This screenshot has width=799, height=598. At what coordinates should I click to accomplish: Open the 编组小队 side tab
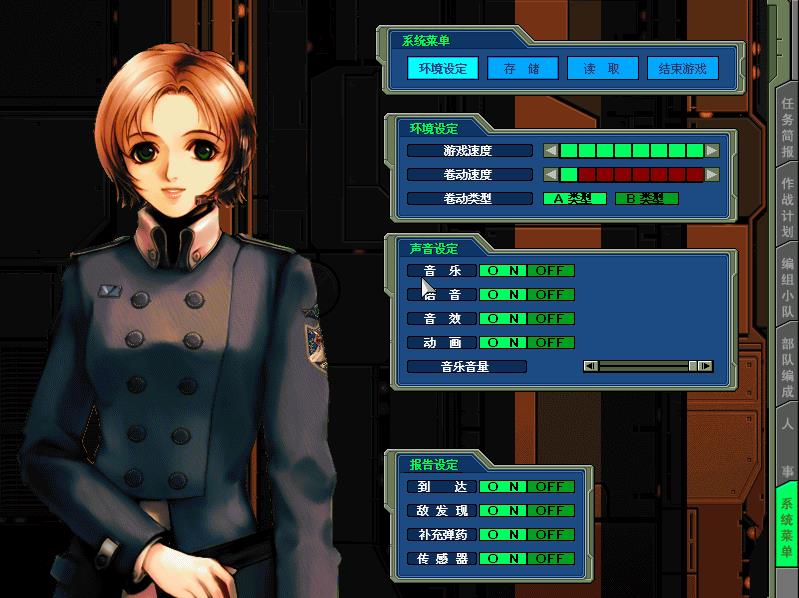pos(788,288)
